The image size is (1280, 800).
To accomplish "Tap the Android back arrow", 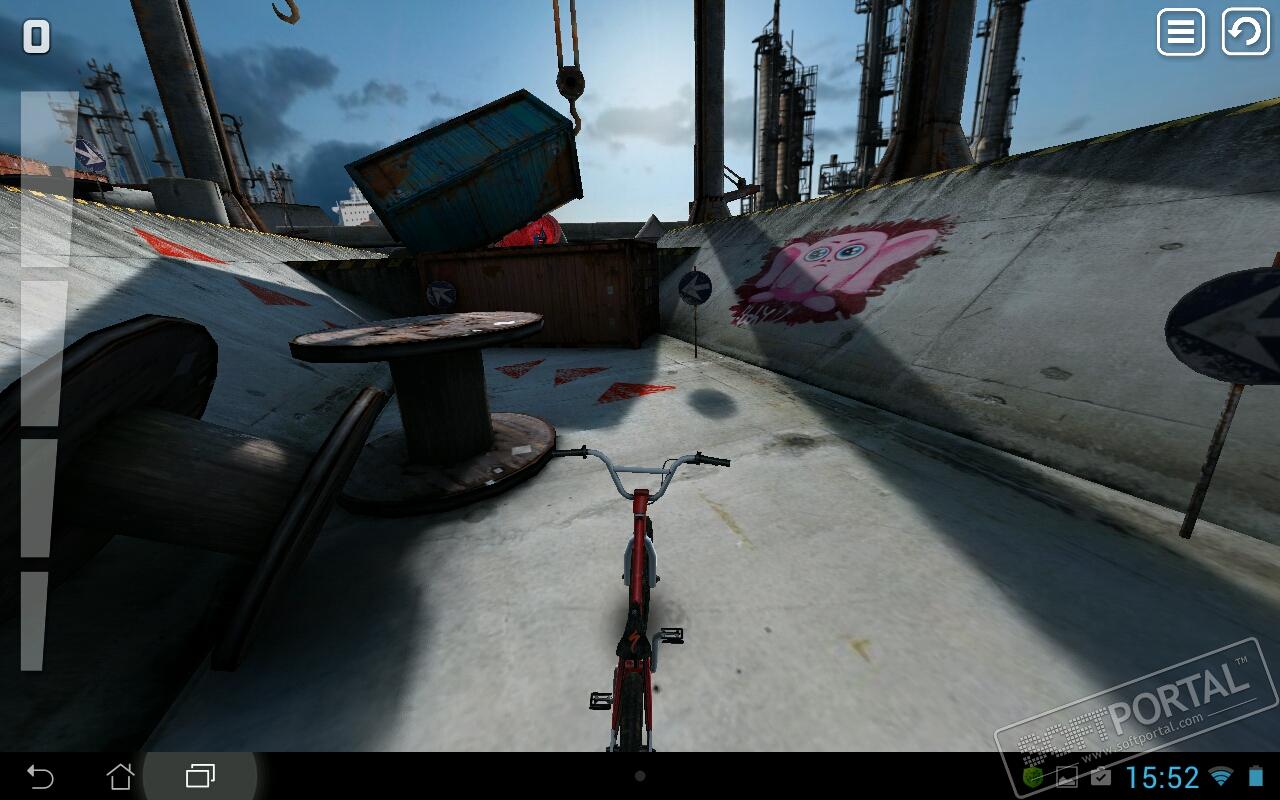I will (40, 776).
